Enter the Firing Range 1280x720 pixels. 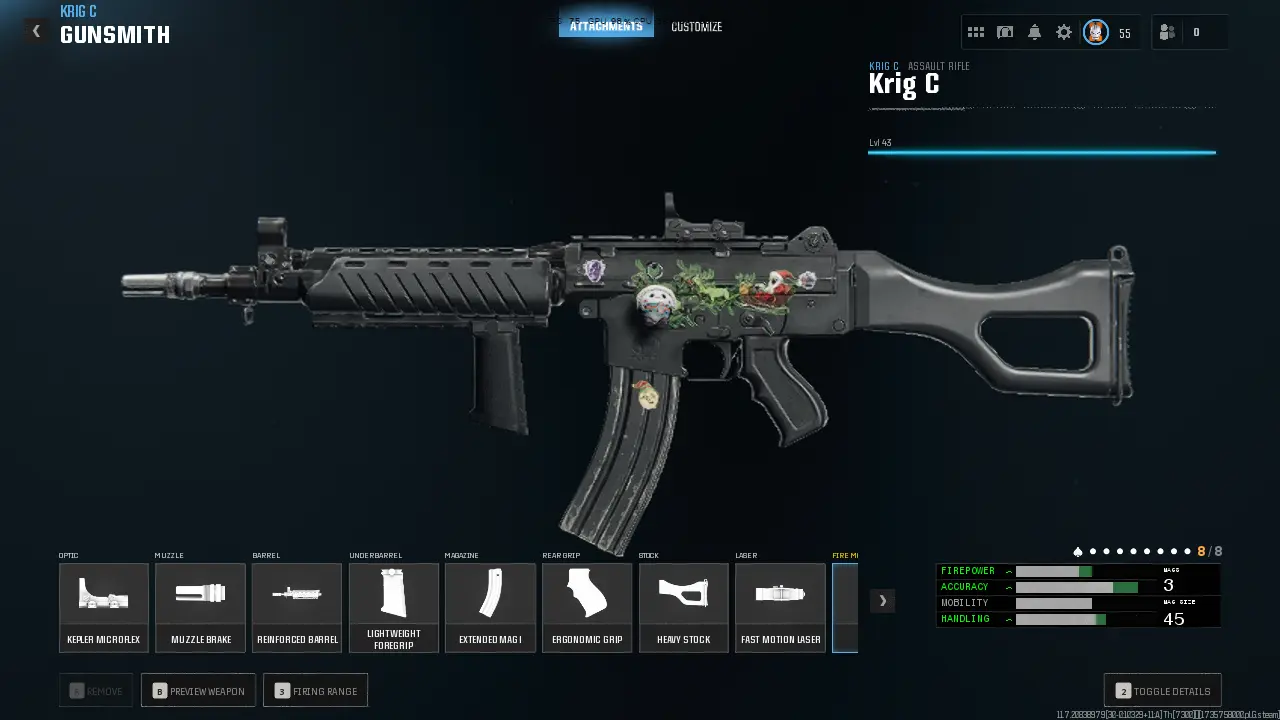pyautogui.click(x=315, y=691)
